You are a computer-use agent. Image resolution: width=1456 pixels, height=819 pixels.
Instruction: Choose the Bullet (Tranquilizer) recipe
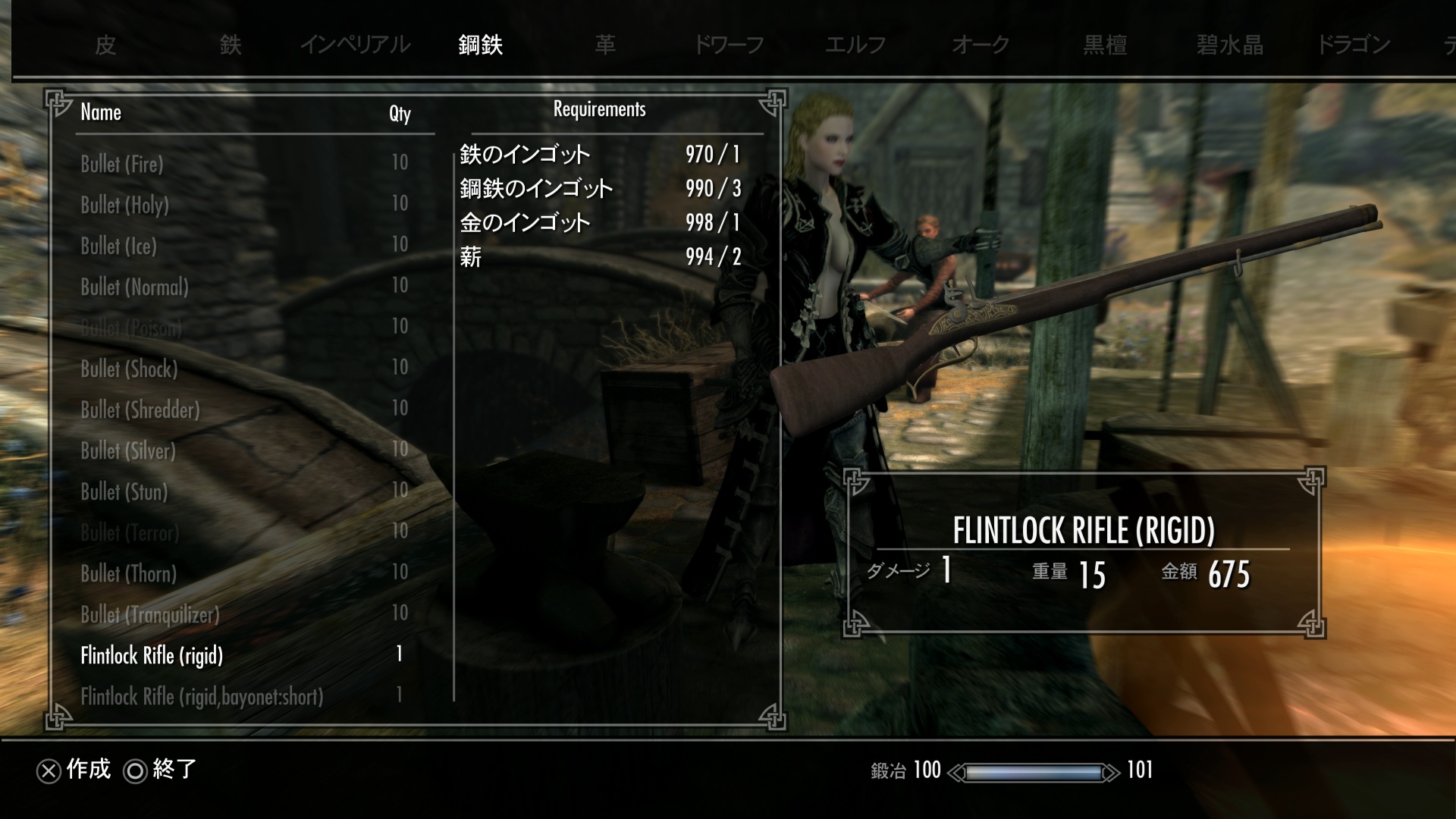150,614
